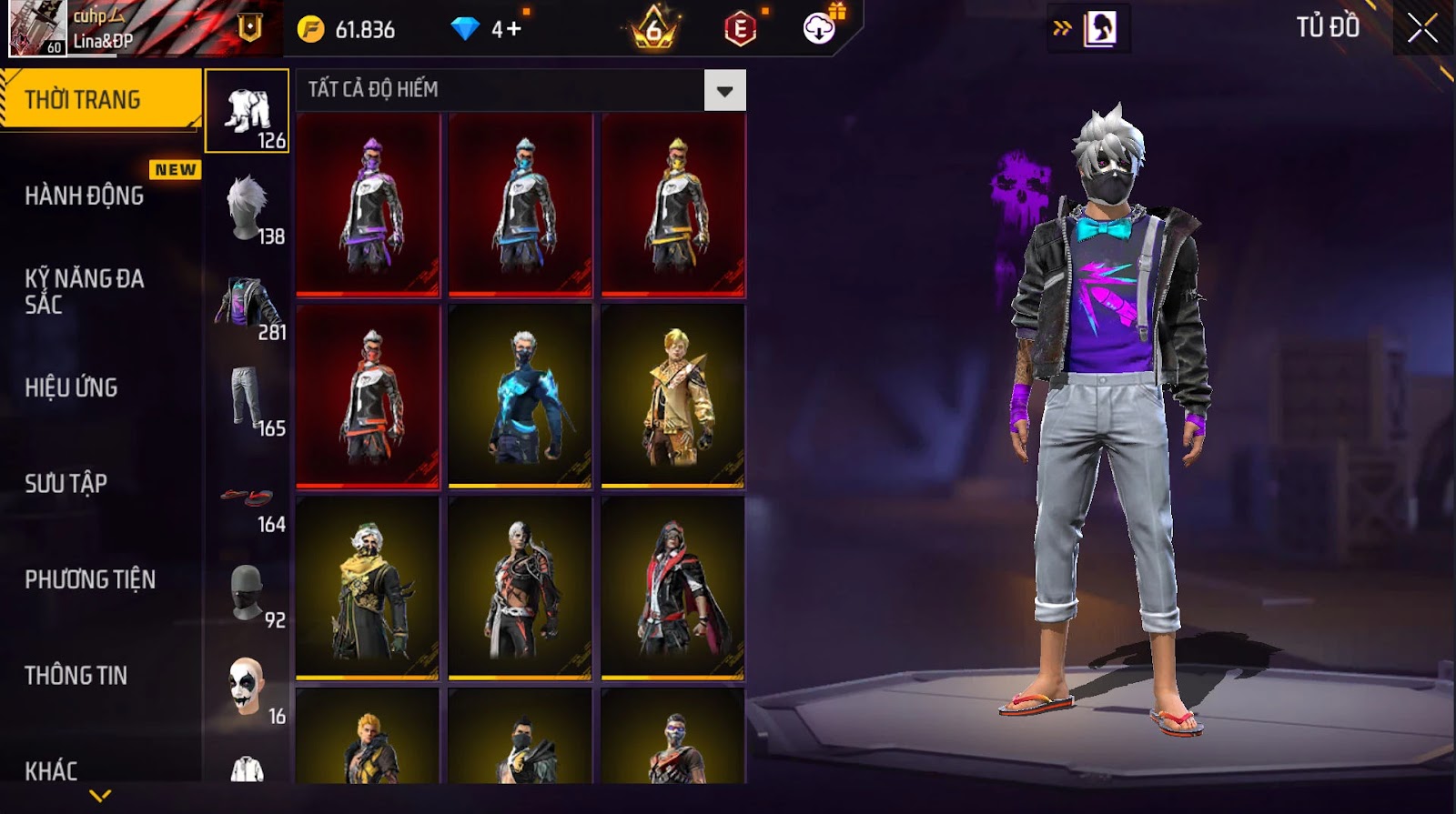Show the Thông Tin section
This screenshot has width=1456, height=814.
pos(76,675)
